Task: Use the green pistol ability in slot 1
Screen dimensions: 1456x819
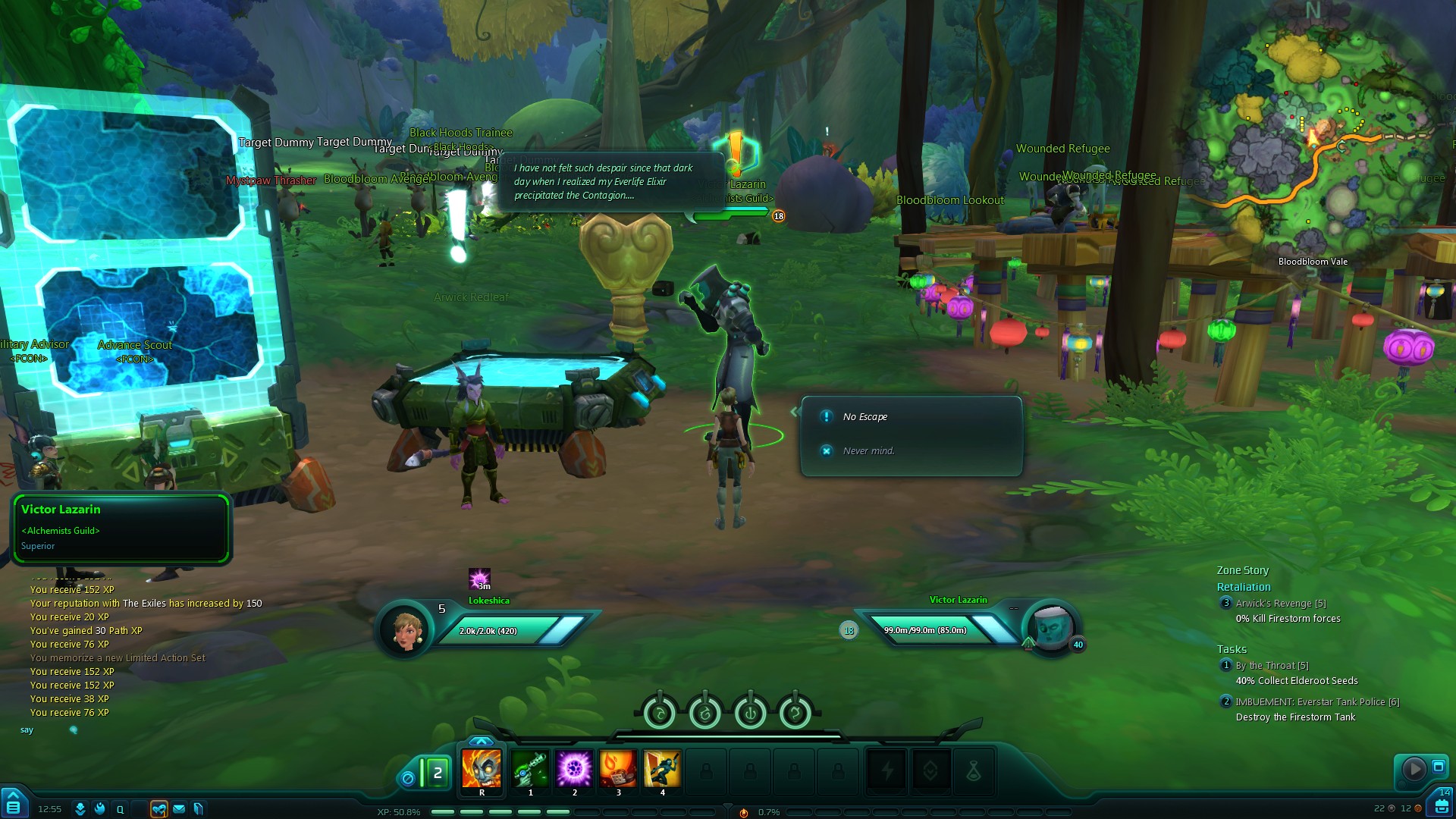Action: click(x=530, y=769)
